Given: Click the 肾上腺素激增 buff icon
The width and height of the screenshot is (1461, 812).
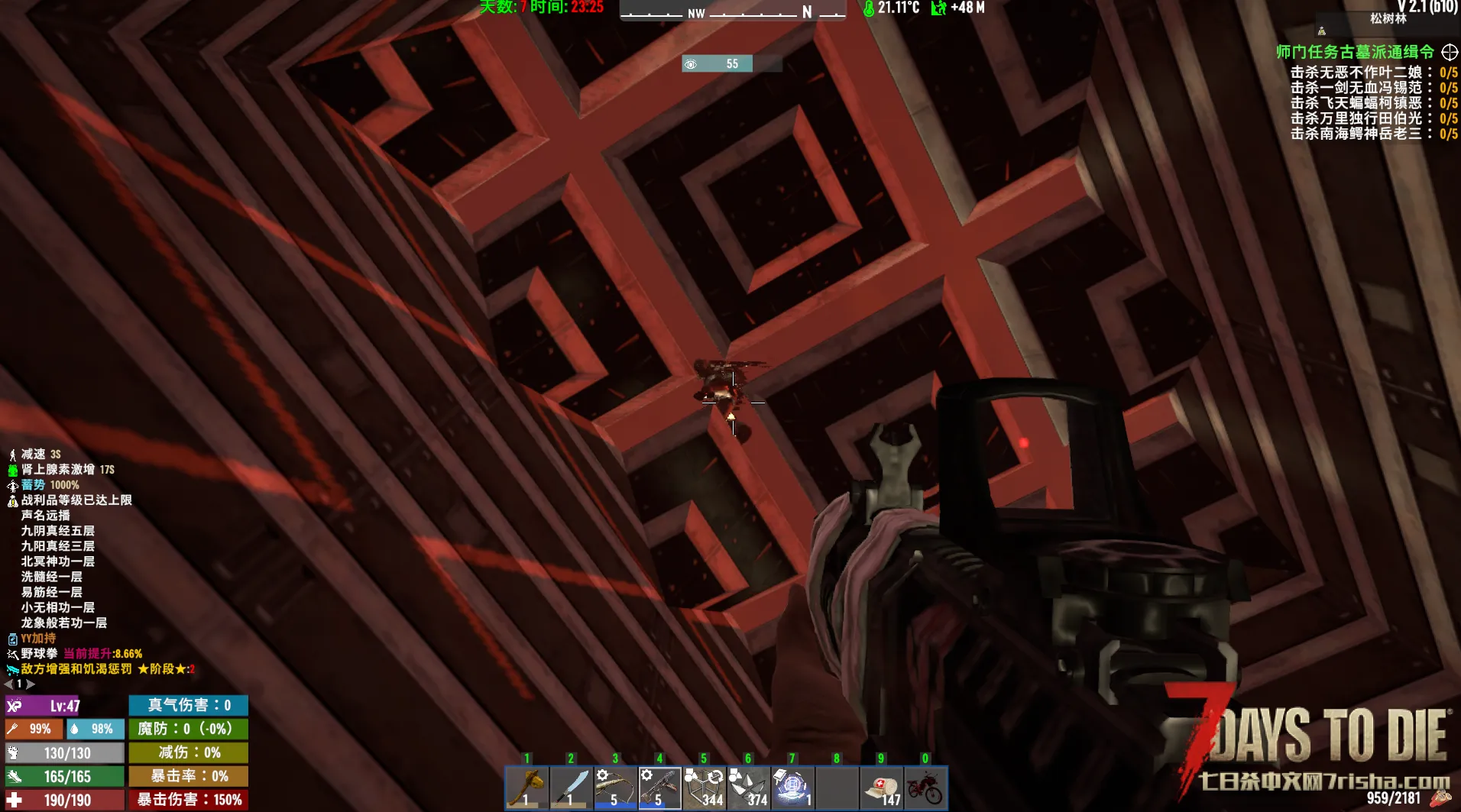Looking at the screenshot, I should point(13,470).
